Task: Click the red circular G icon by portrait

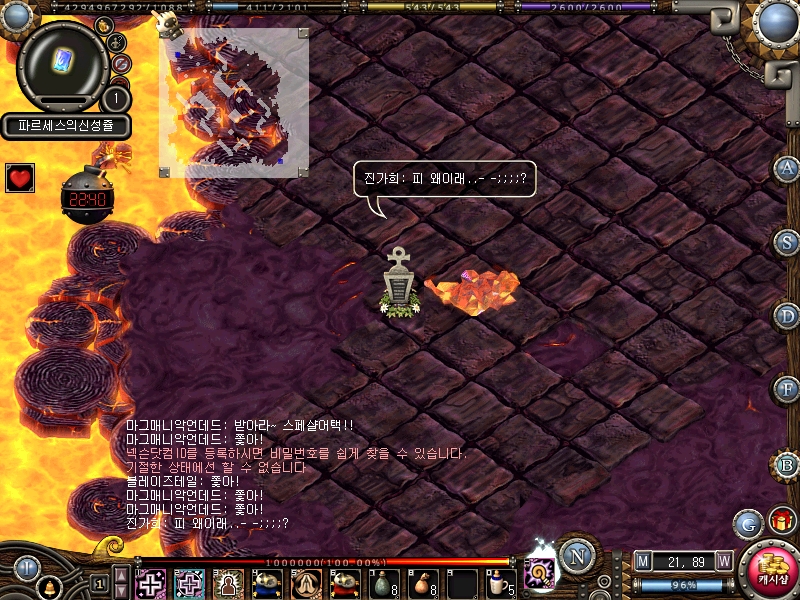Action: pos(121,64)
